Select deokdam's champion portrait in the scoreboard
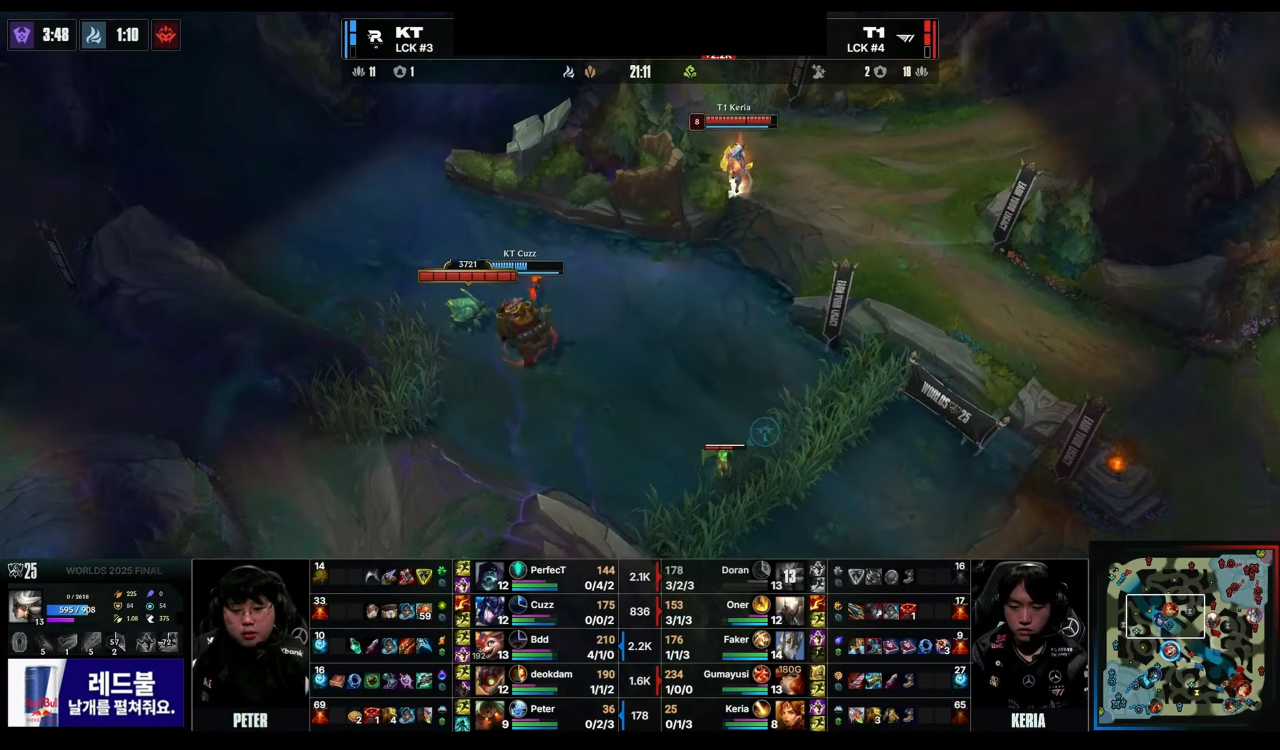The height and width of the screenshot is (750, 1280). (x=490, y=680)
